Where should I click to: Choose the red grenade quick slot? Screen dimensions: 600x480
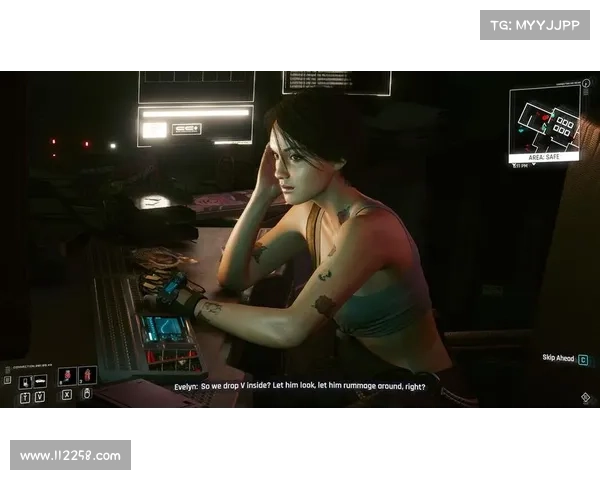pos(68,376)
